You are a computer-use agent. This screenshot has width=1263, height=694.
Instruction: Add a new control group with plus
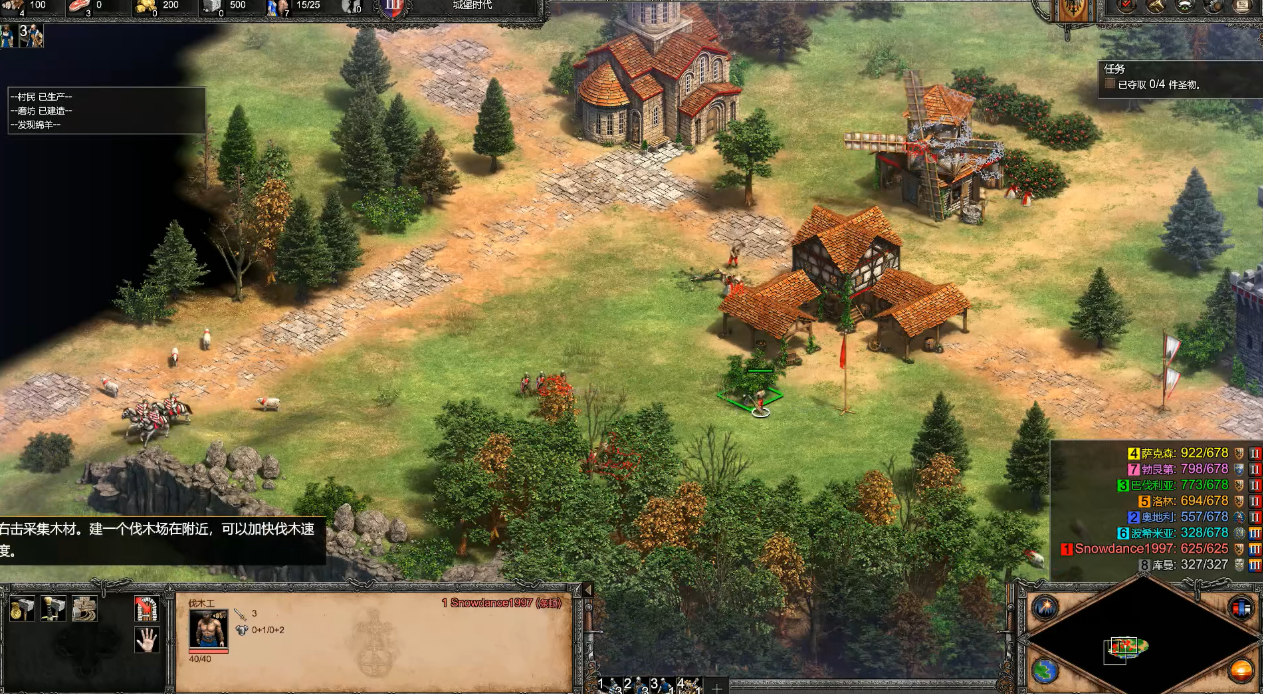coord(716,687)
